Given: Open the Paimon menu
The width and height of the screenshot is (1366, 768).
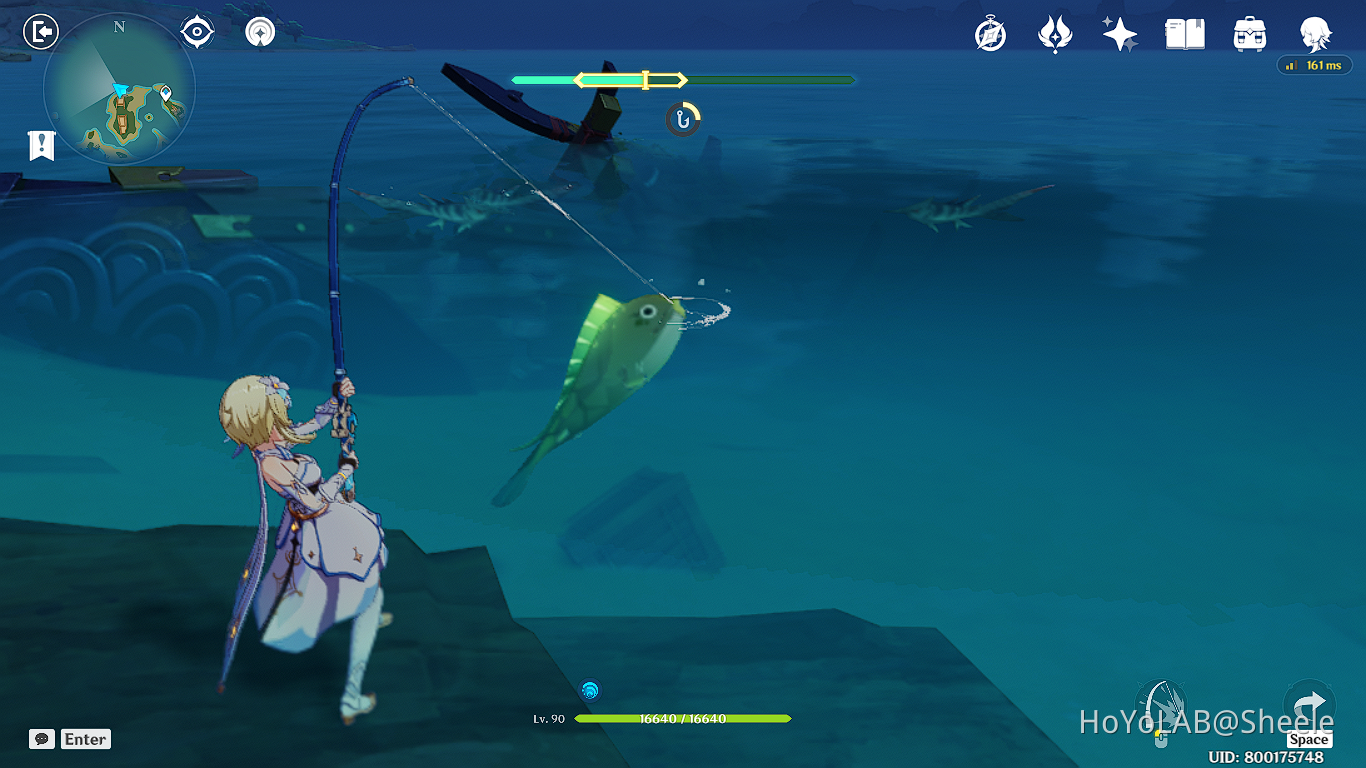Looking at the screenshot, I should [x=1315, y=33].
